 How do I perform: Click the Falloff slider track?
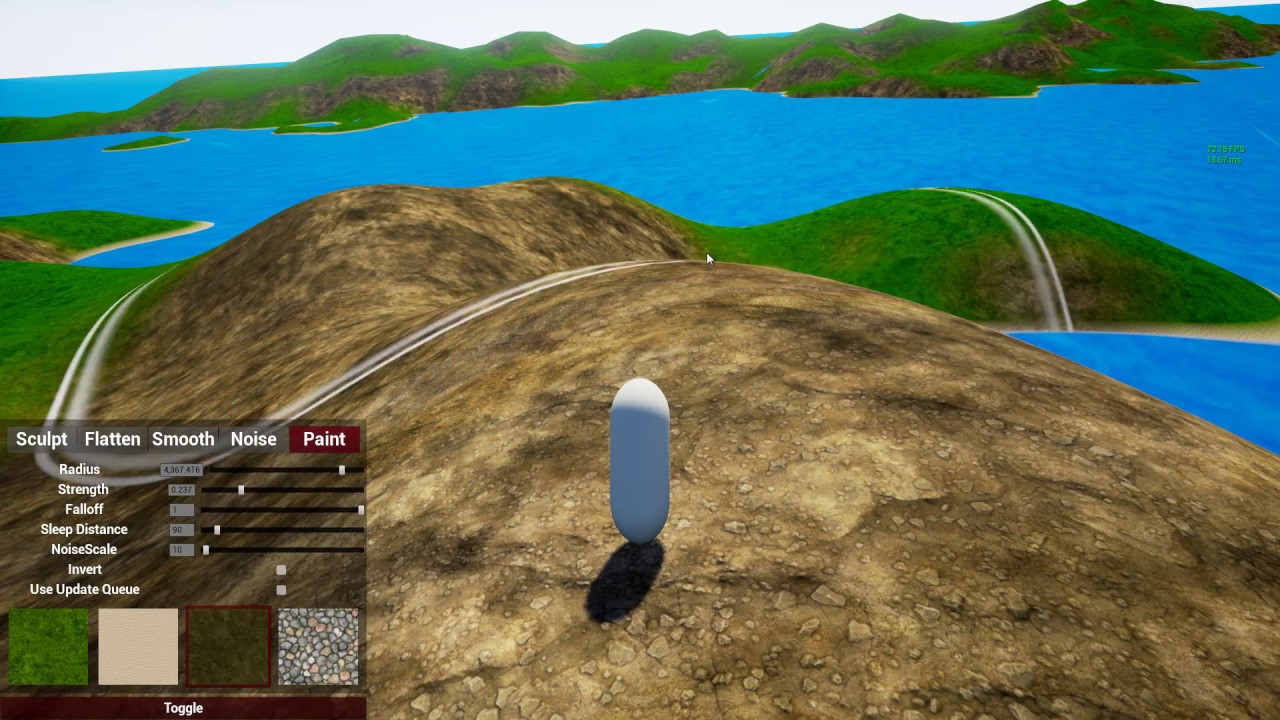280,509
